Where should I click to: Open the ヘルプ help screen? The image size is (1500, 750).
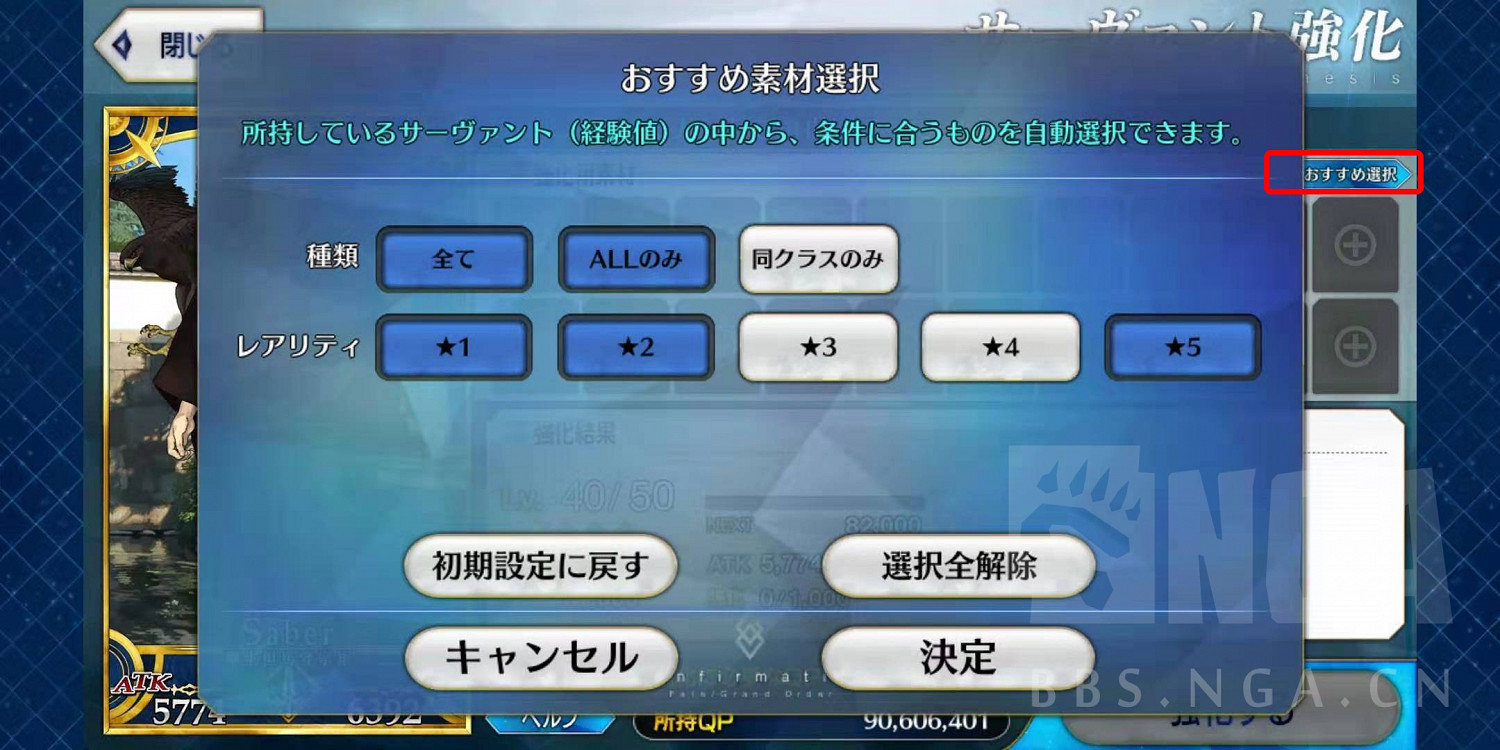(548, 723)
